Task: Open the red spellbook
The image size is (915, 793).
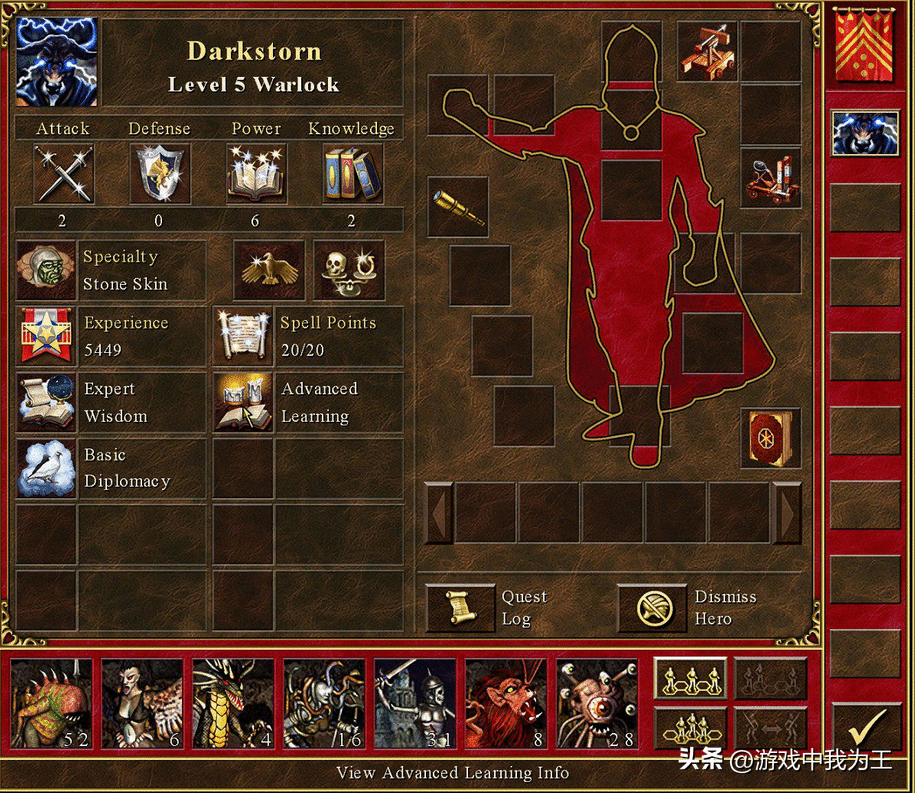Action: pos(770,437)
